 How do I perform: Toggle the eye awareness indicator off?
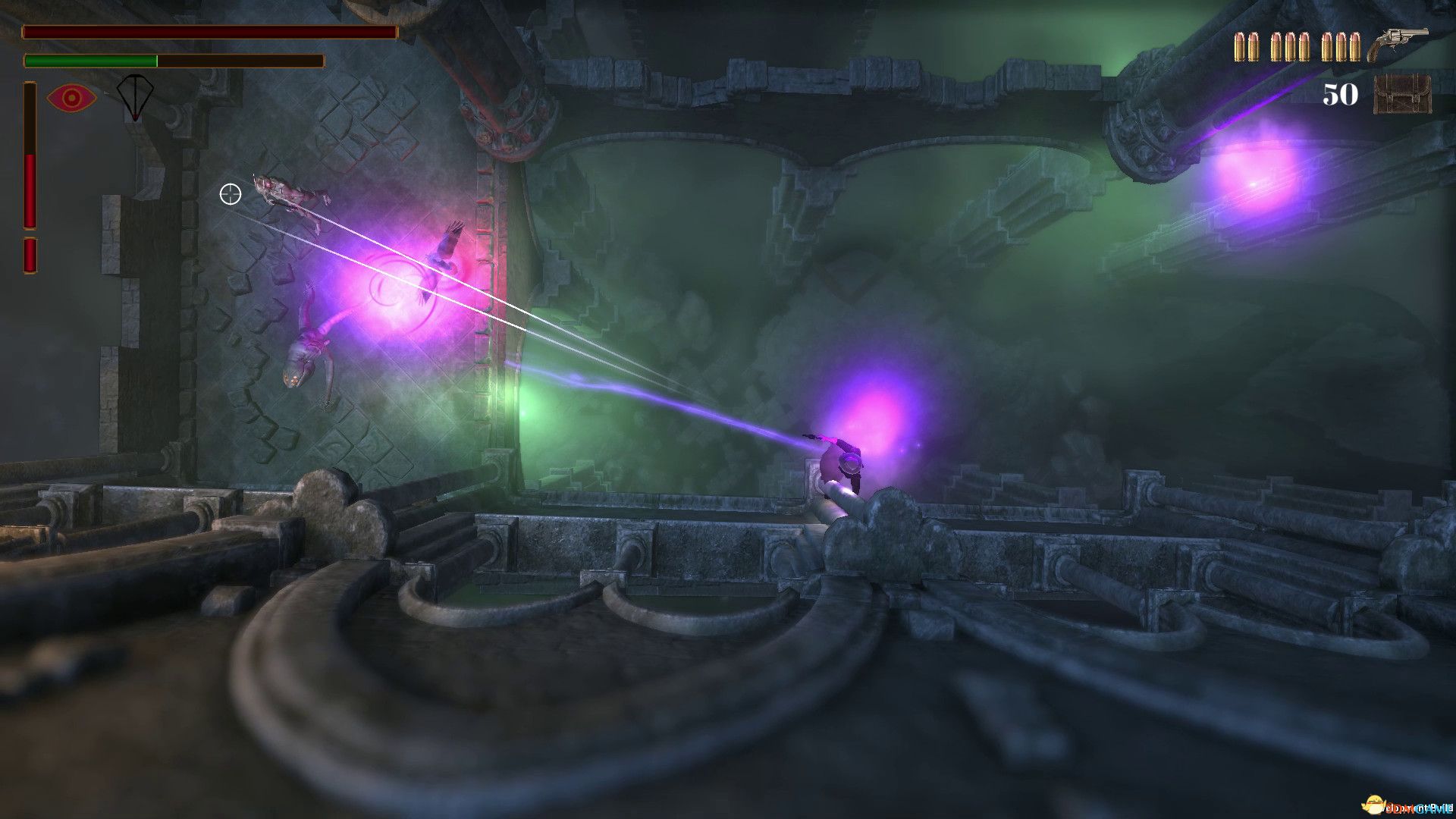tap(72, 96)
